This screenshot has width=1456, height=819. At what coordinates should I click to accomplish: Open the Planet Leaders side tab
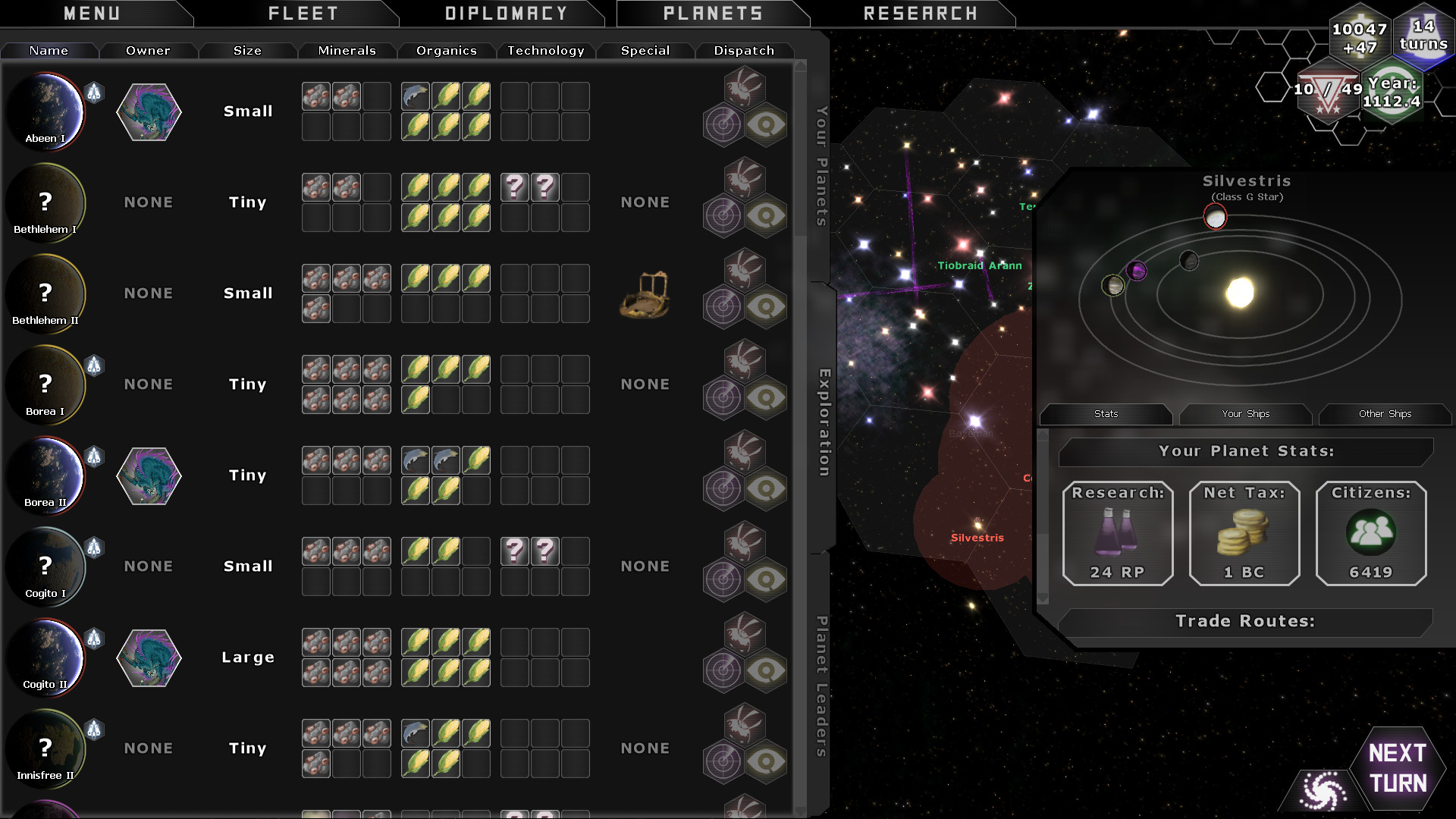coord(821,686)
